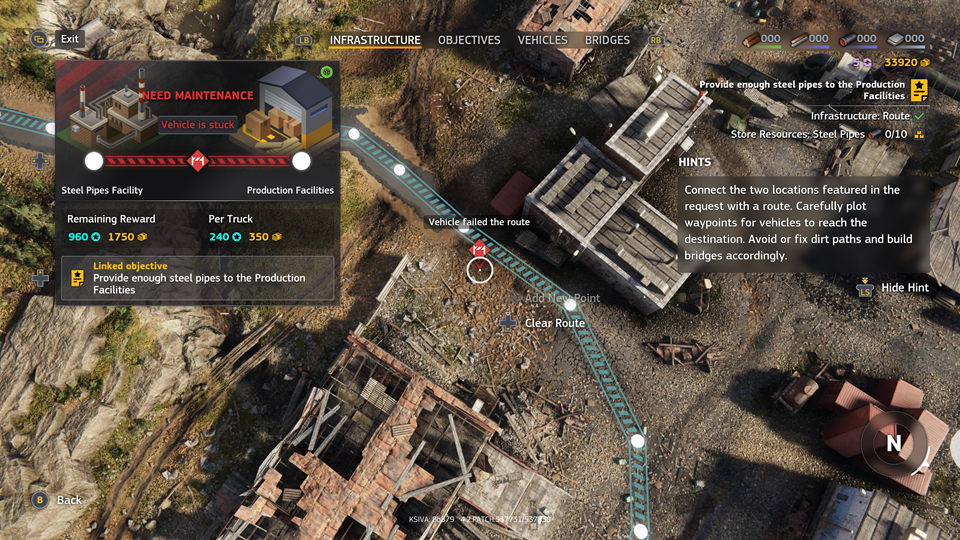Switch to the Infrastructure tab
960x540 pixels.
[375, 40]
